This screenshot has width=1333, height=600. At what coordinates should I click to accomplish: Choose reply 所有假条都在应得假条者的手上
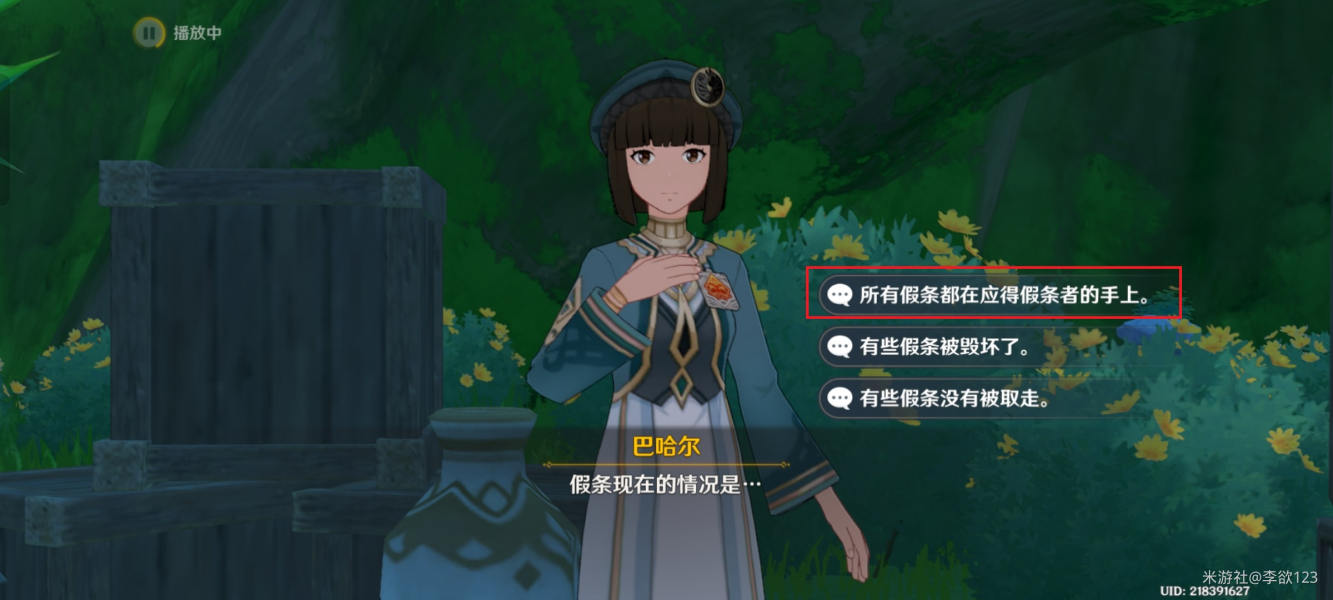tap(993, 295)
